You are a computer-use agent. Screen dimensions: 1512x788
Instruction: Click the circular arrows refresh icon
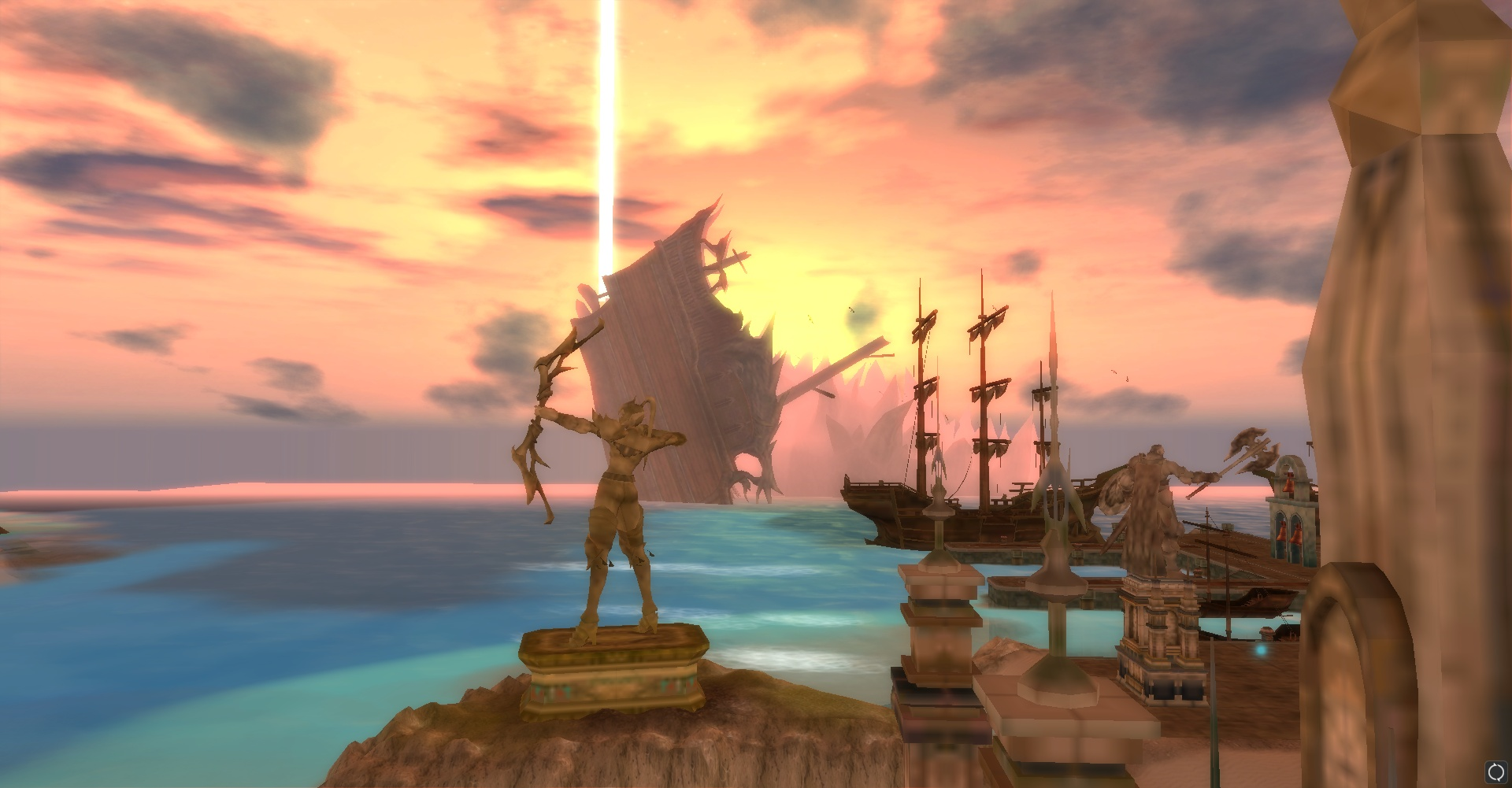[1495, 771]
